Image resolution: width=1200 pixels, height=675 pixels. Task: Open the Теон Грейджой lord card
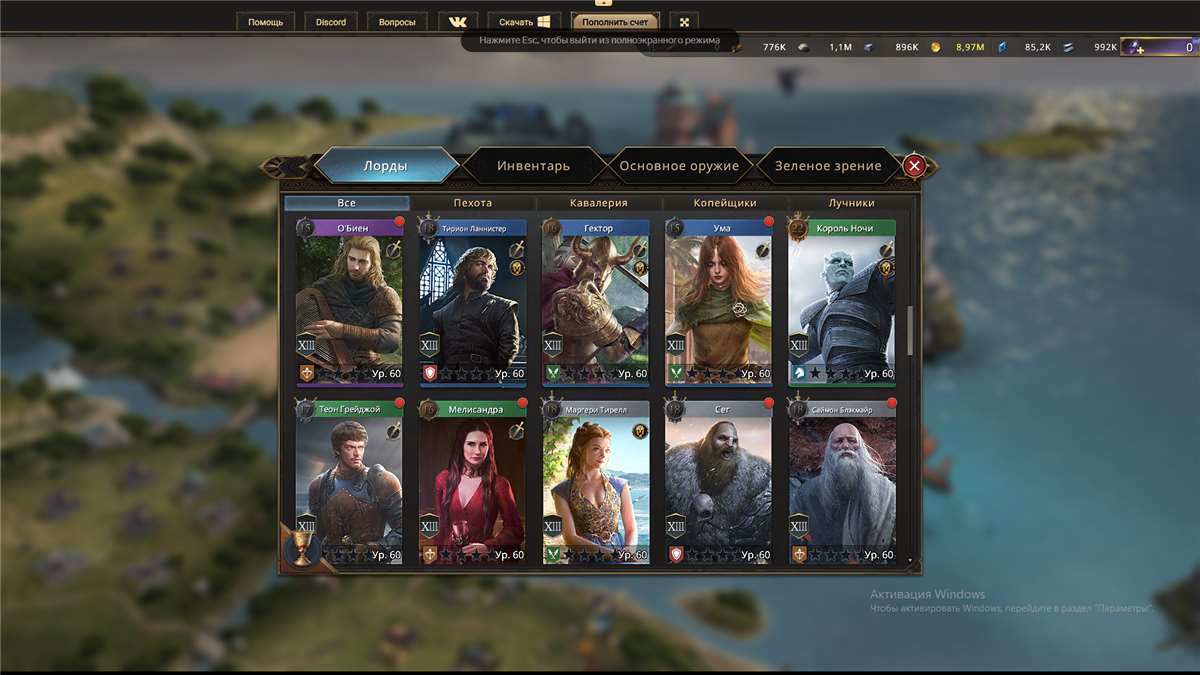pyautogui.click(x=350, y=483)
